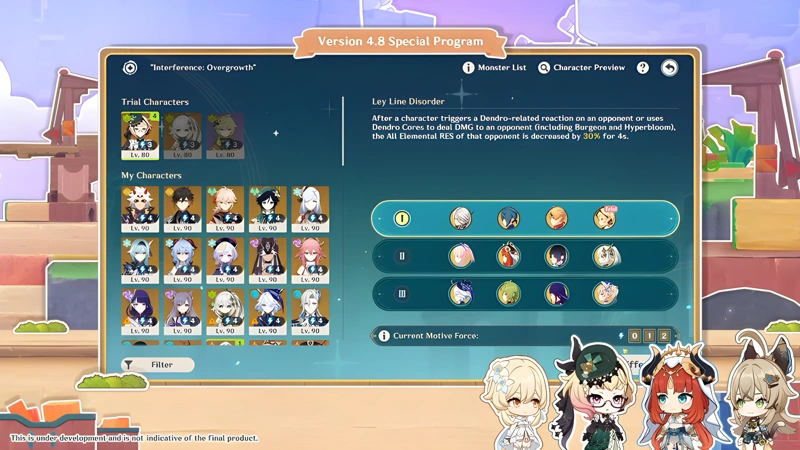Click the icon beside "Interference: Overgrowth"
The image size is (800, 450).
click(x=130, y=68)
